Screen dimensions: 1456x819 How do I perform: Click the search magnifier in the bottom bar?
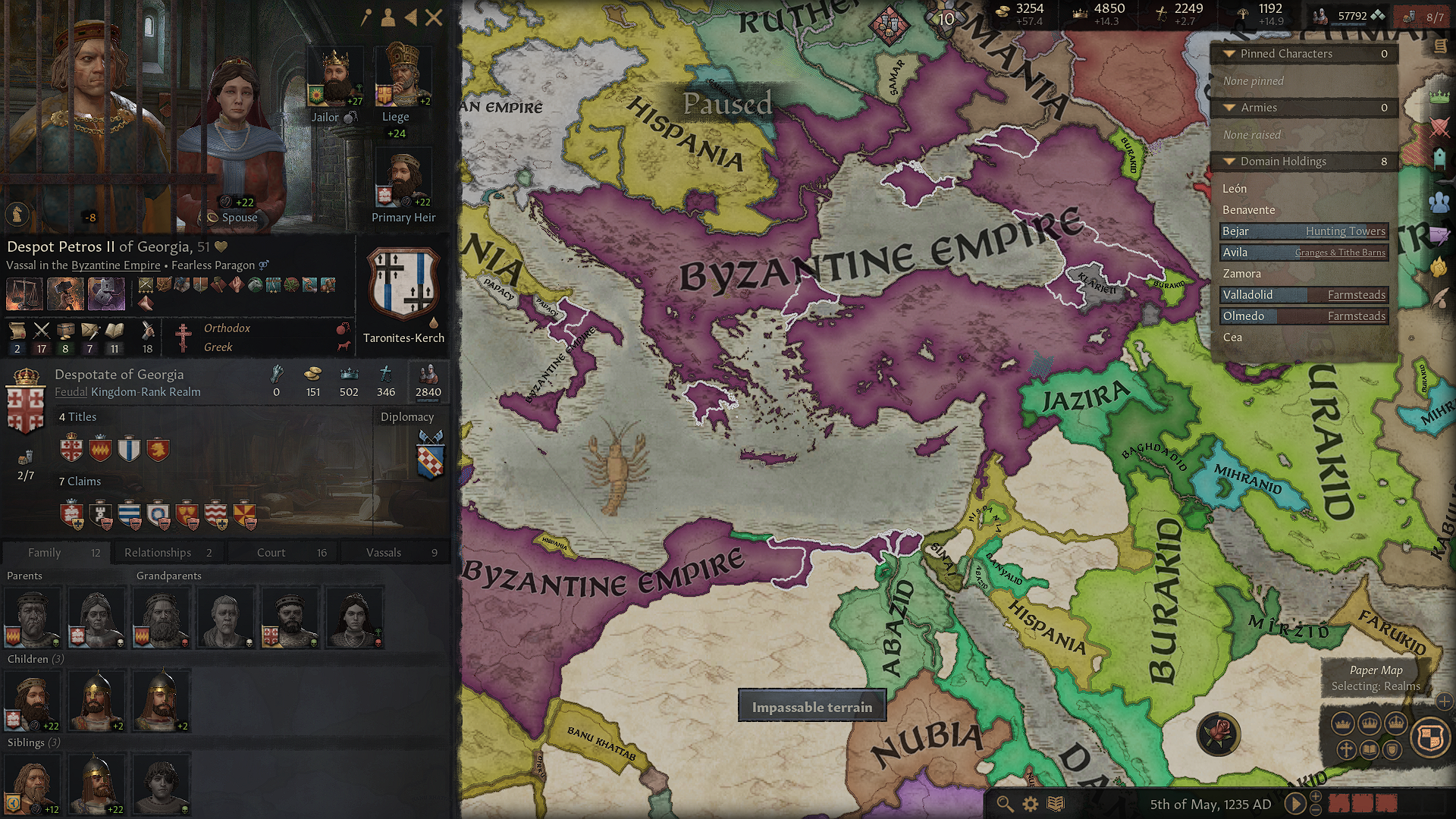click(1005, 804)
